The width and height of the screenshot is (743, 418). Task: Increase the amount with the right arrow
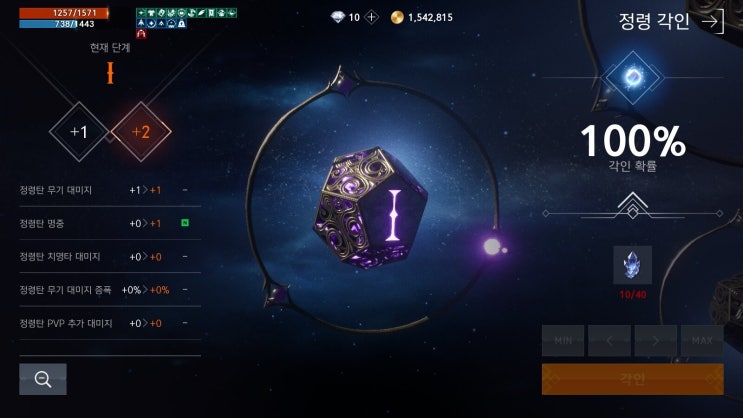(x=656, y=341)
